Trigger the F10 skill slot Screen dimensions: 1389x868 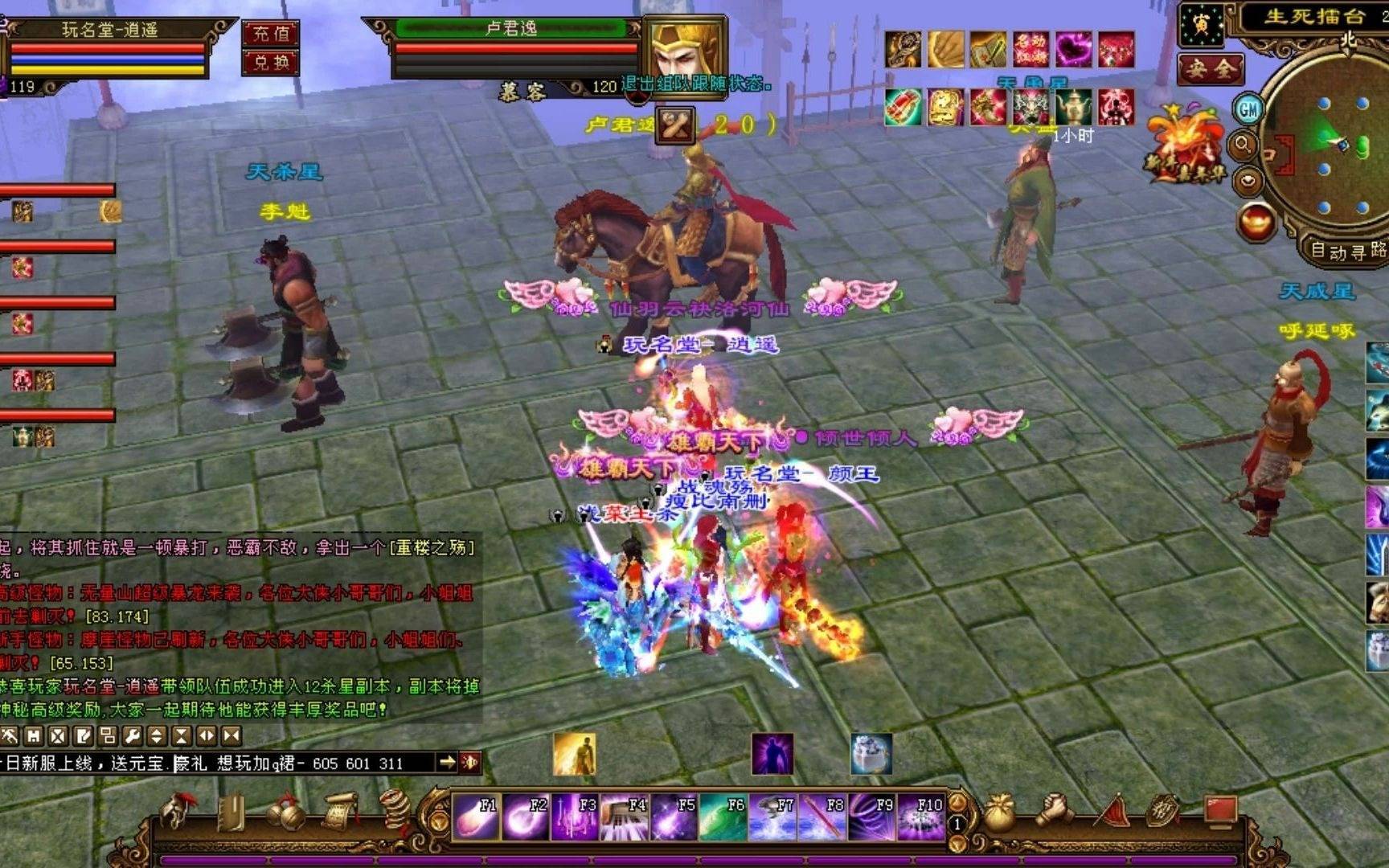920,817
